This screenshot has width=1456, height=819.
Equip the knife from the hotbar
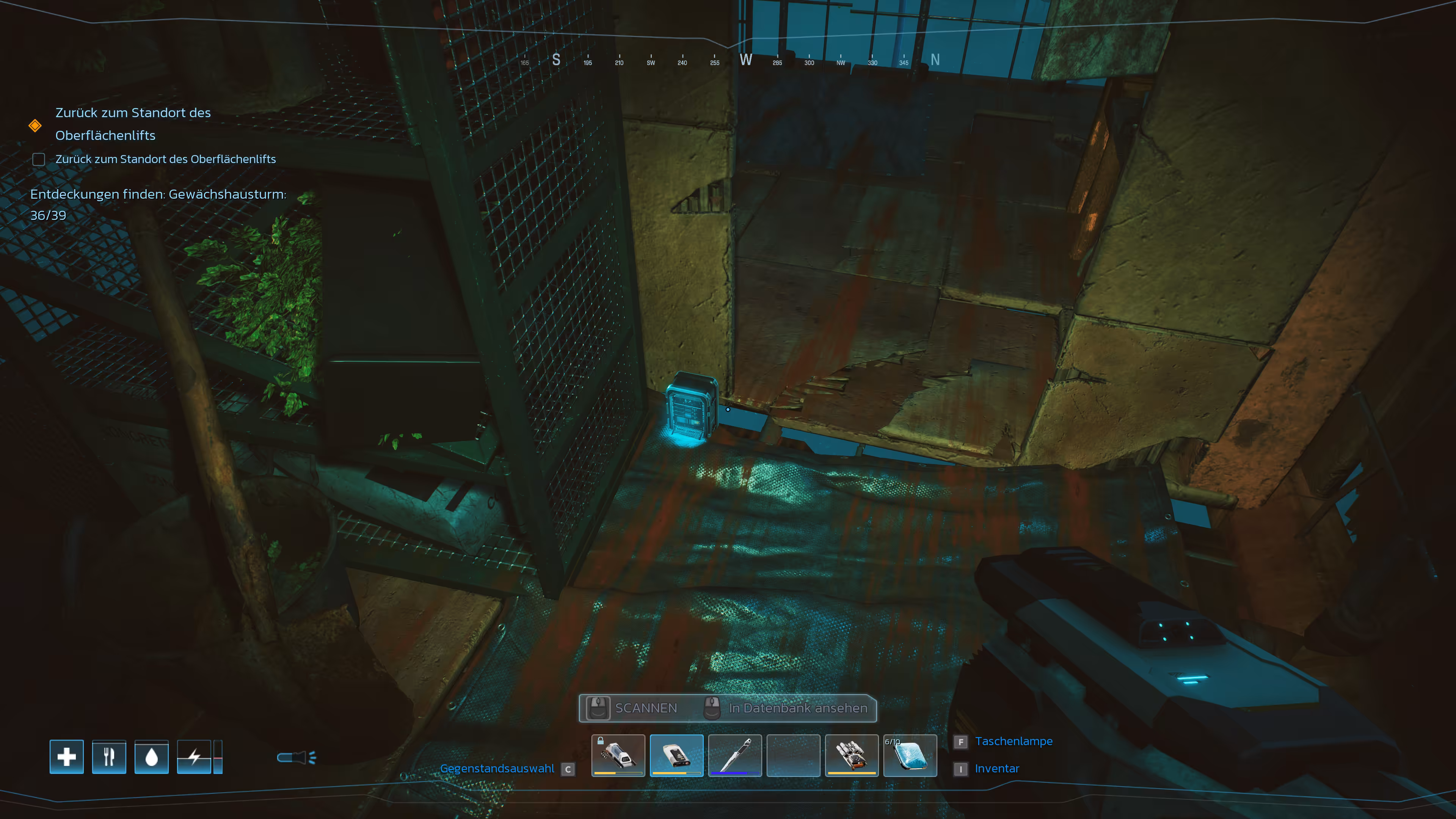pos(735,755)
